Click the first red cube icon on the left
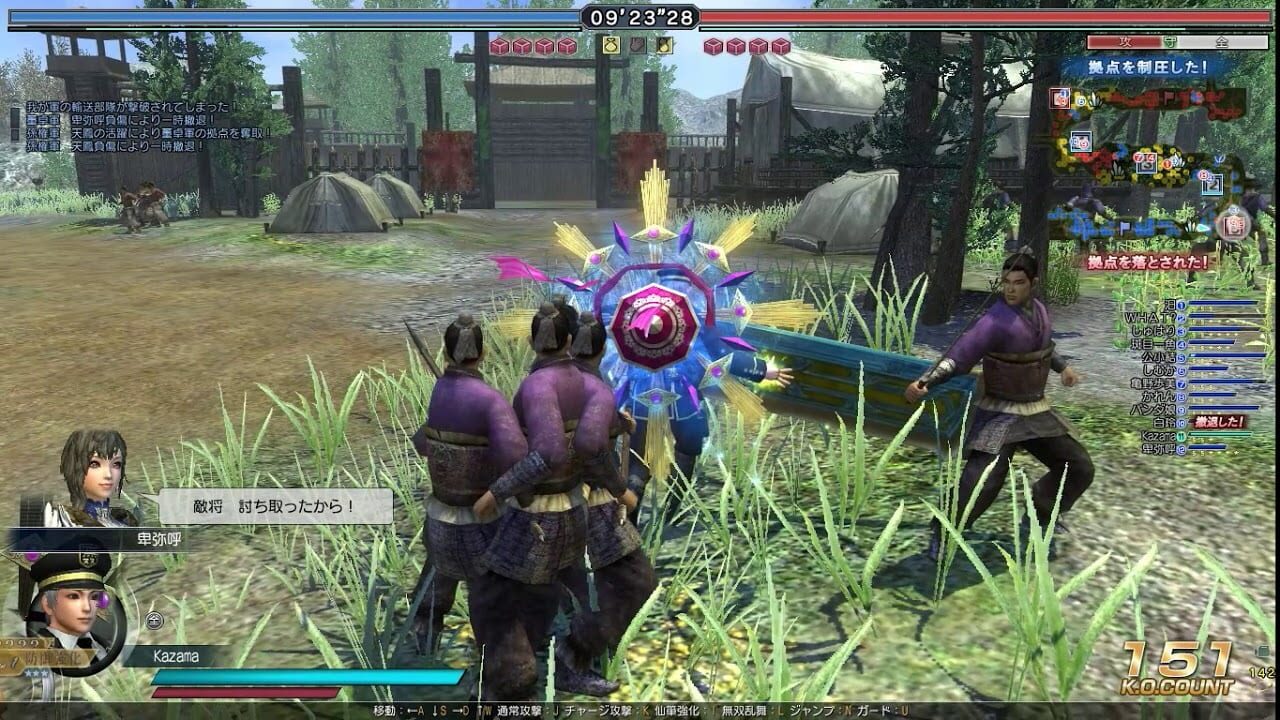Viewport: 1280px width, 720px height. point(499,46)
